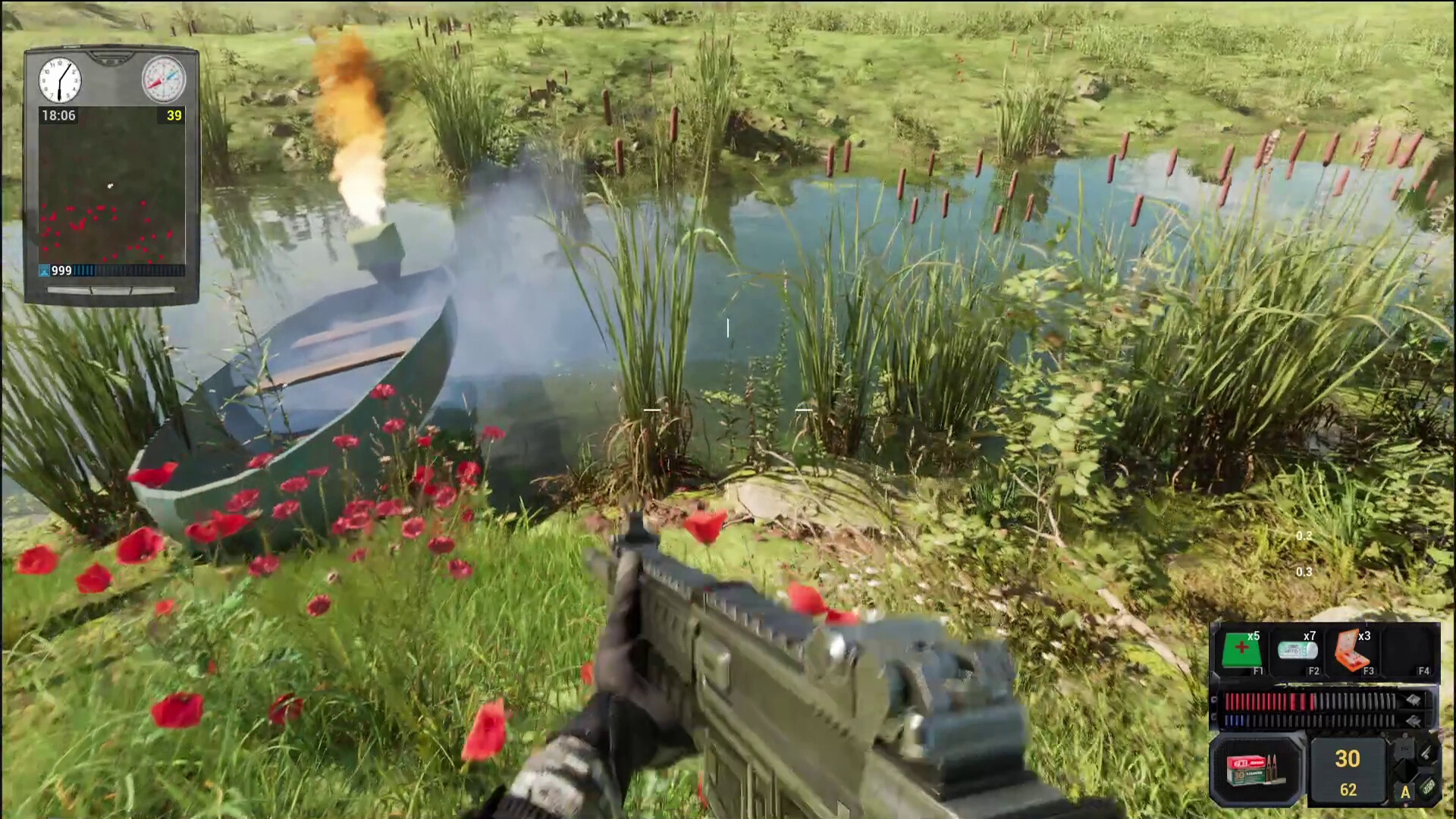Click the blue rank badge beside 999
1456x819 pixels.
click(44, 270)
